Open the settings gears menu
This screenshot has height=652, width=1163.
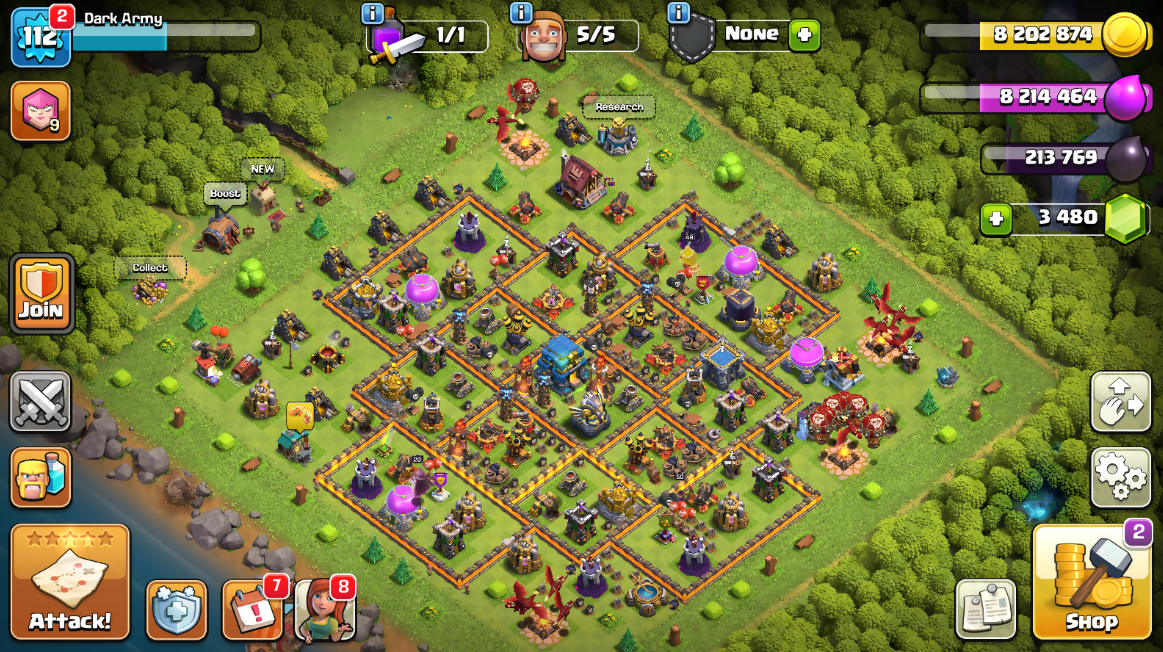[1120, 477]
